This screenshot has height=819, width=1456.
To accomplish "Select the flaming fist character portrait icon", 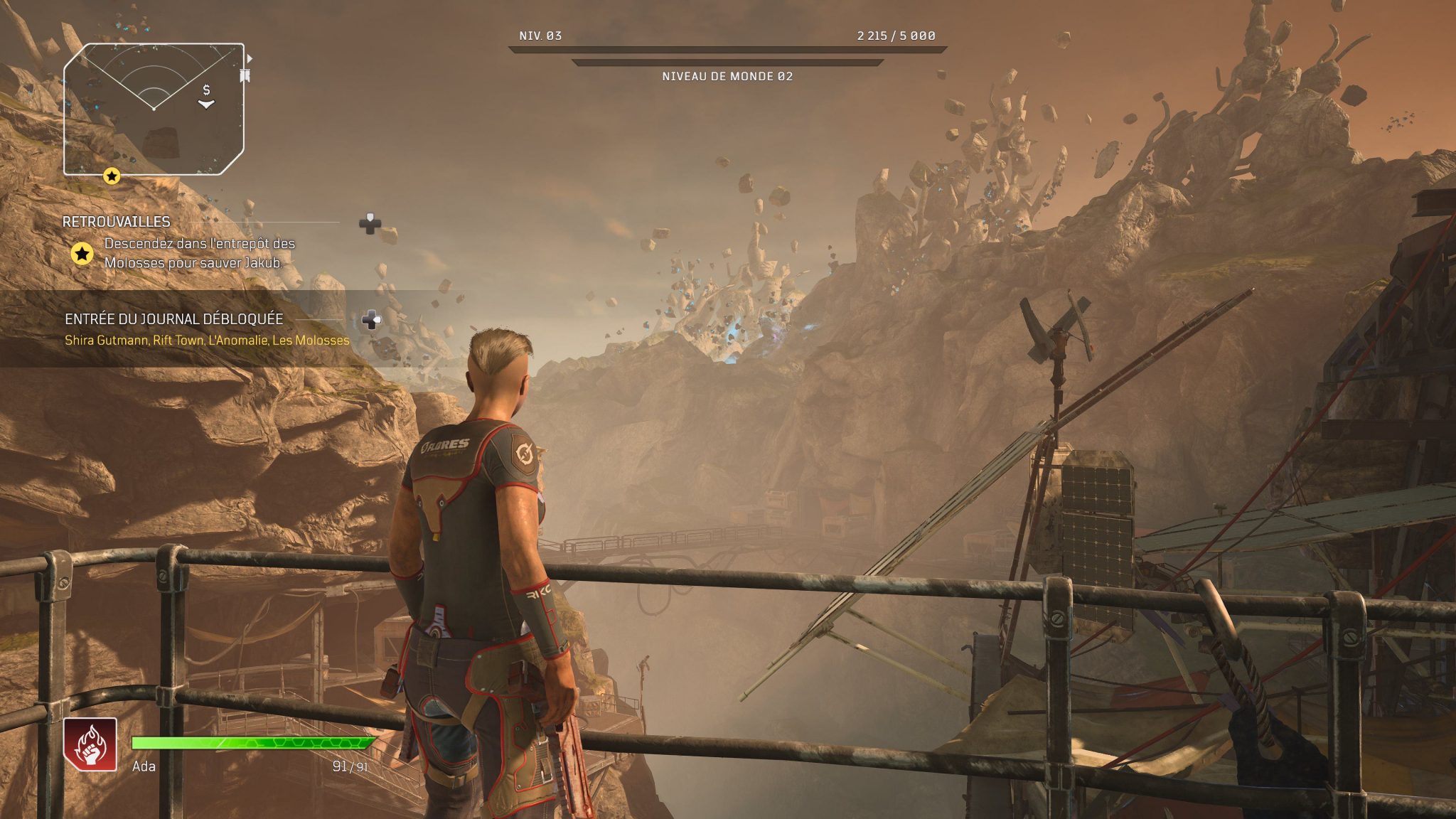I will pyautogui.click(x=90, y=744).
